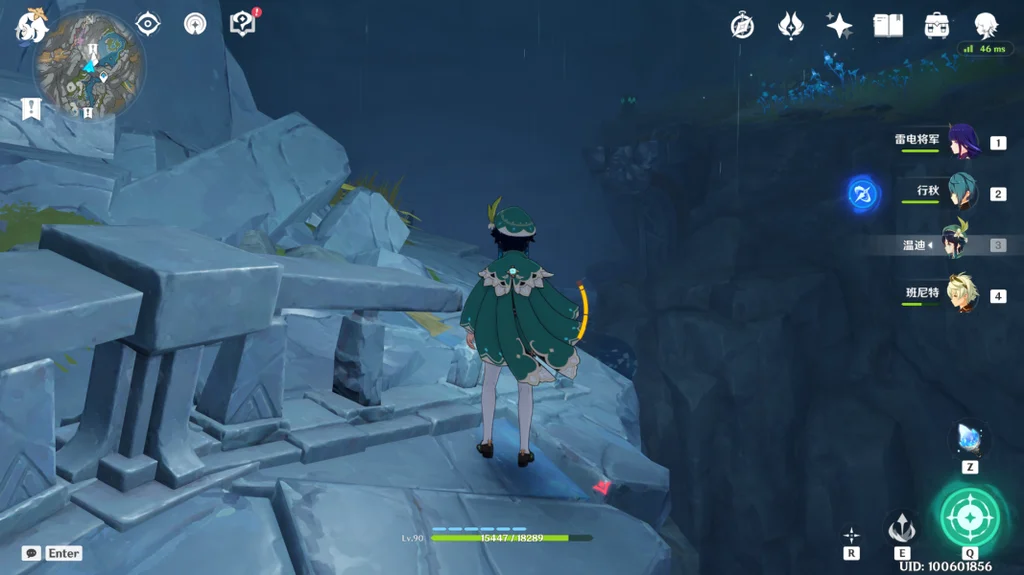This screenshot has height=575, width=1024.
Task: Open the Wish star icon
Action: (x=840, y=26)
